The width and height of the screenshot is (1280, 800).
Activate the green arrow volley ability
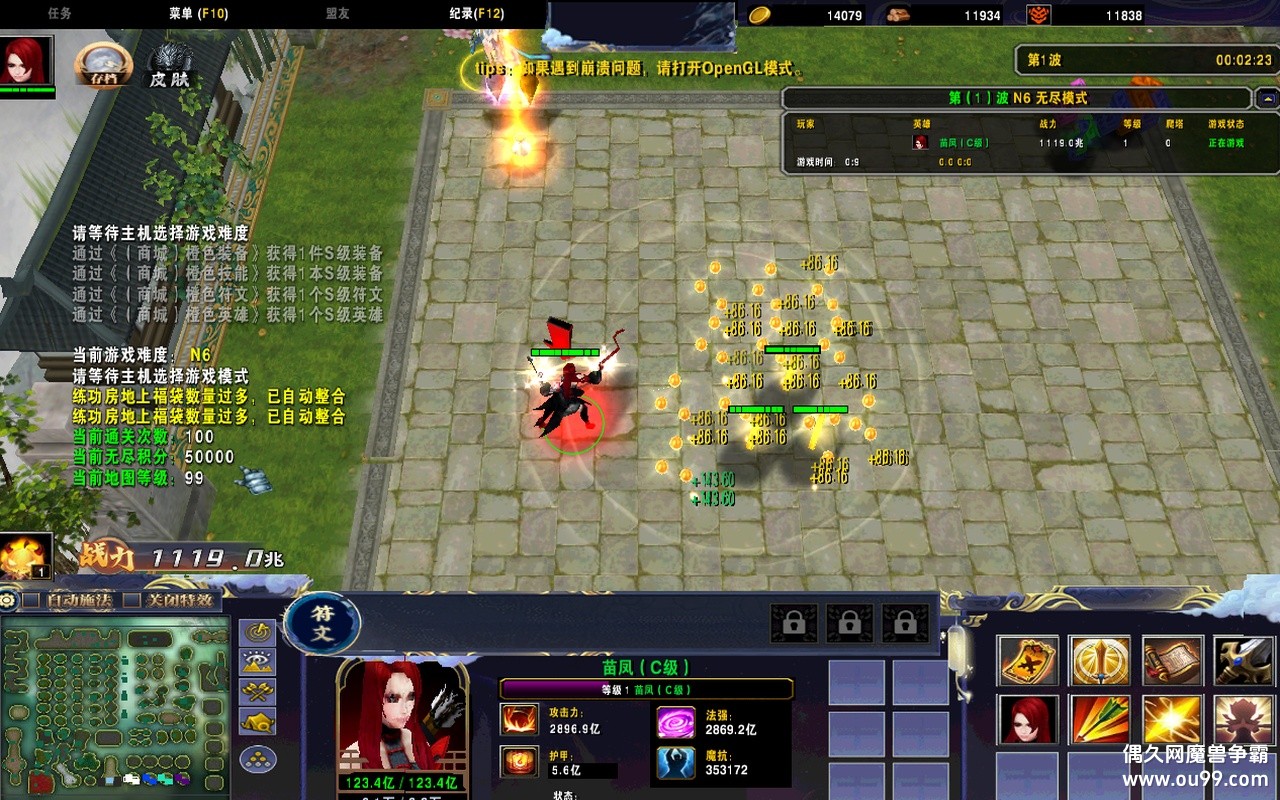(1100, 720)
